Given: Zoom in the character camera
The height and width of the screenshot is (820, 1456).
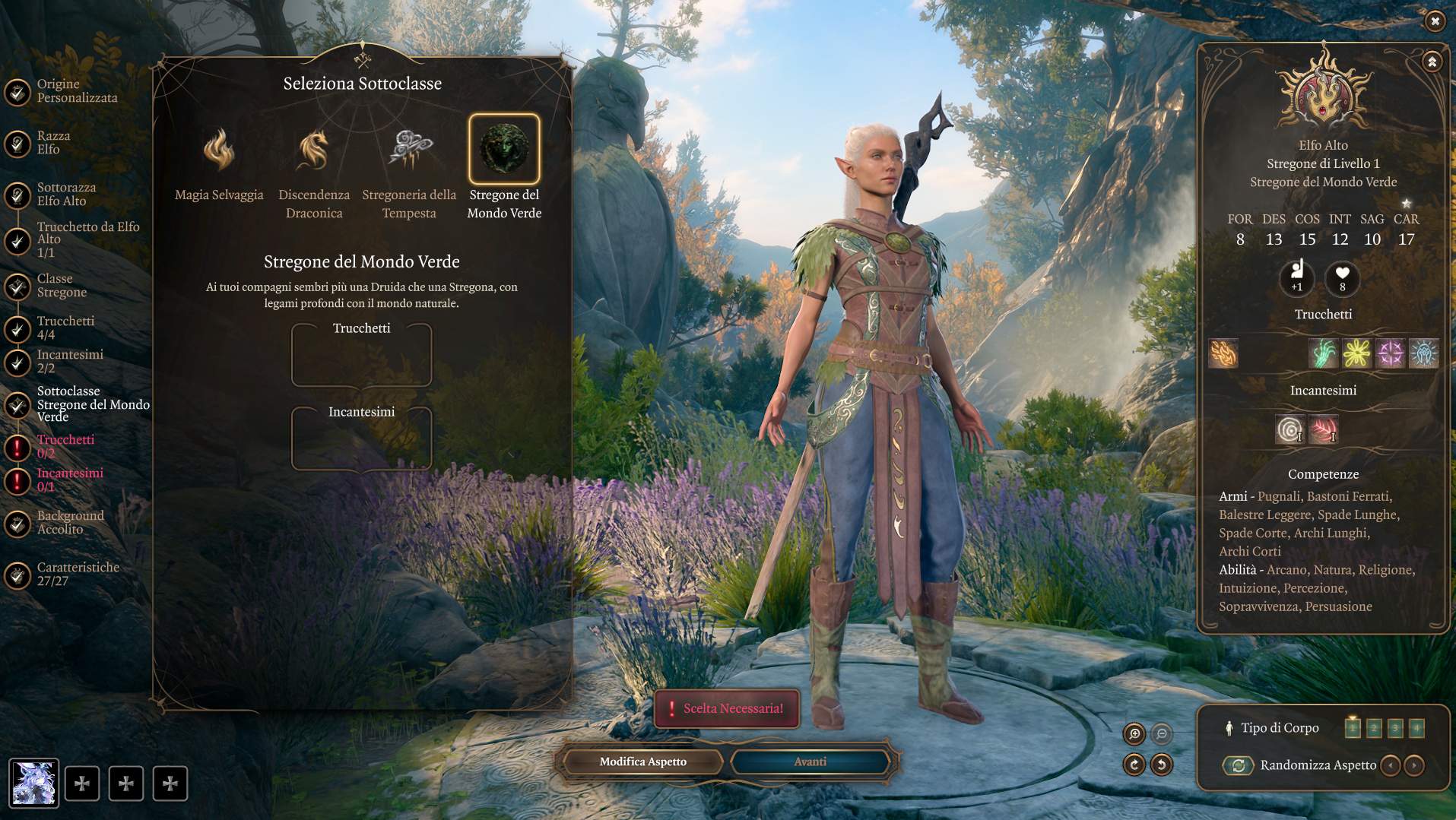Looking at the screenshot, I should pyautogui.click(x=1134, y=734).
